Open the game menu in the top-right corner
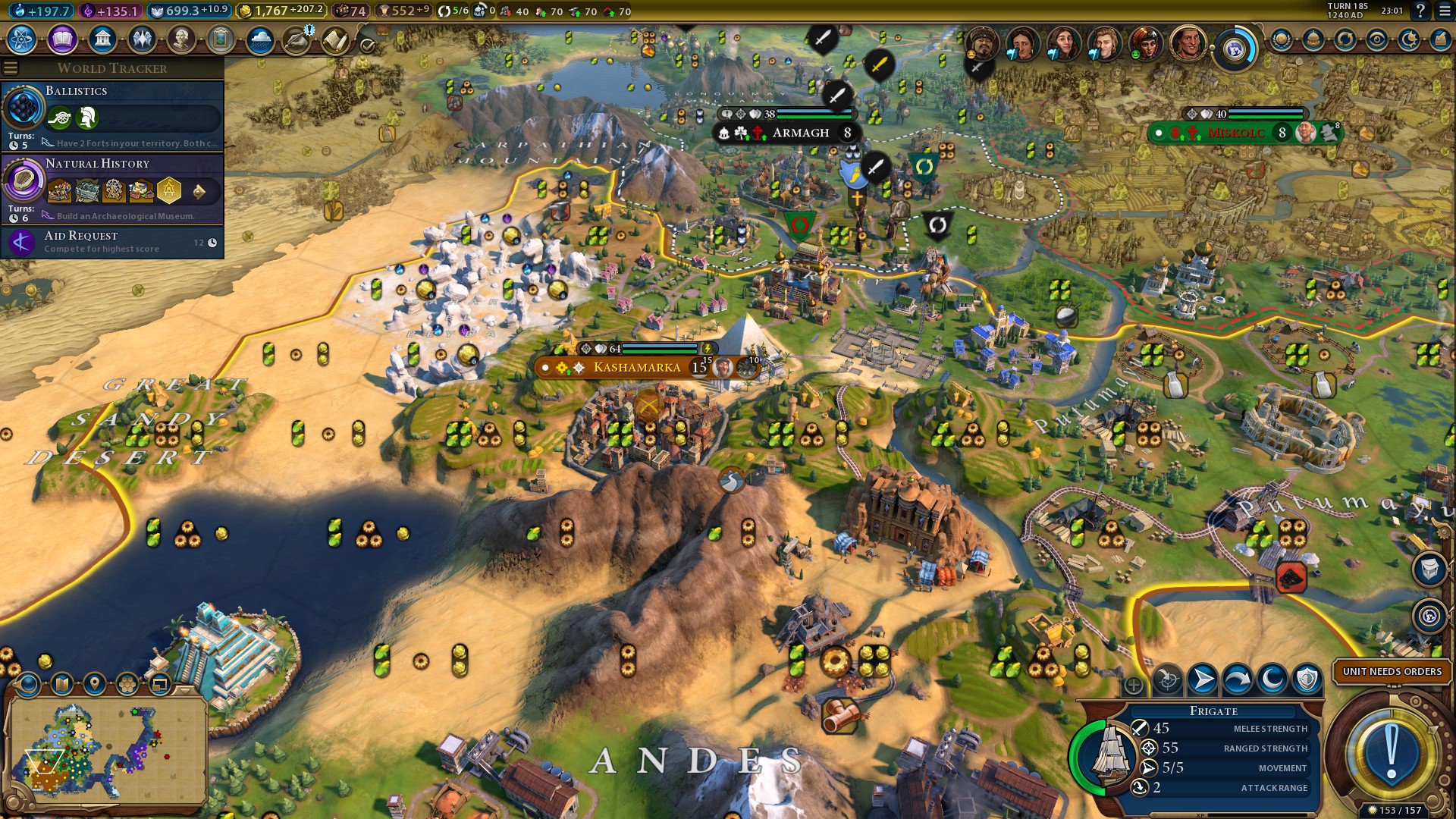Screen dimensions: 1456x819 click(1442, 11)
